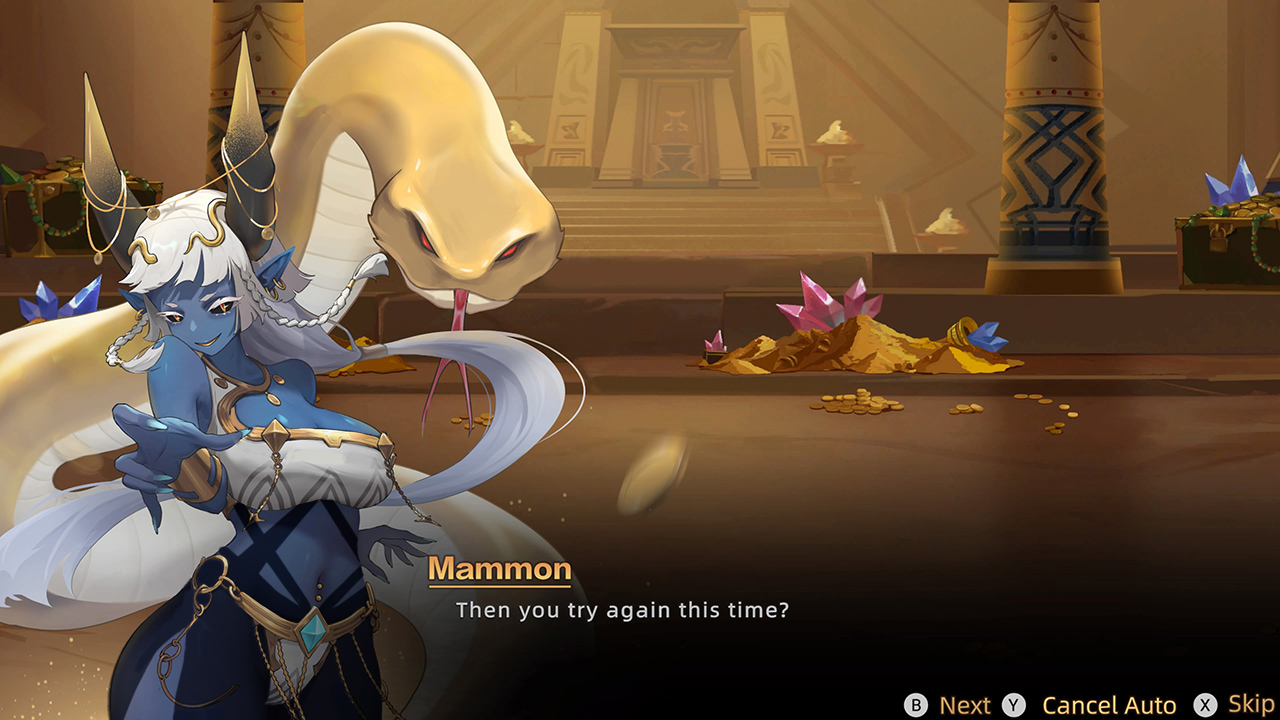The width and height of the screenshot is (1280, 720).
Task: Select the Mammon name label
Action: (500, 568)
